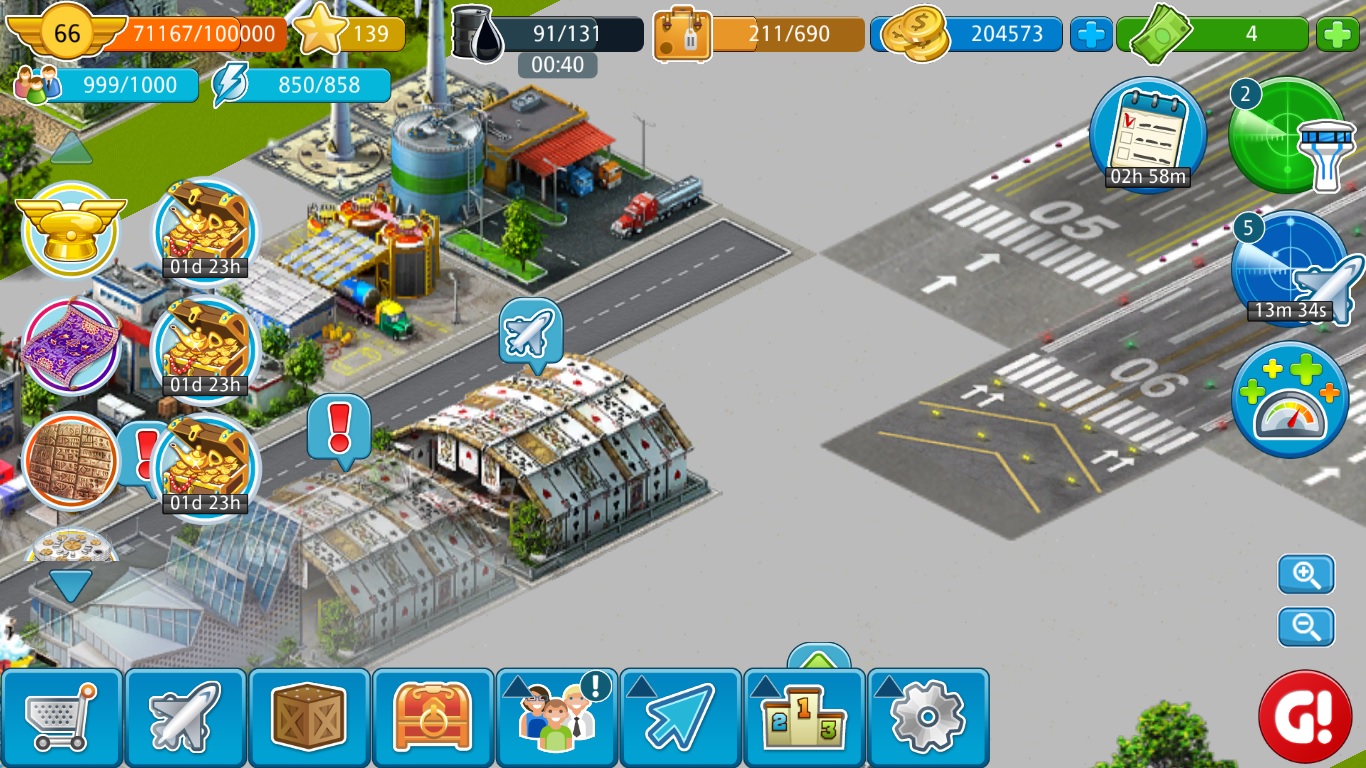Buy more cash with green plus
This screenshot has width=1366, height=768.
click(1337, 35)
